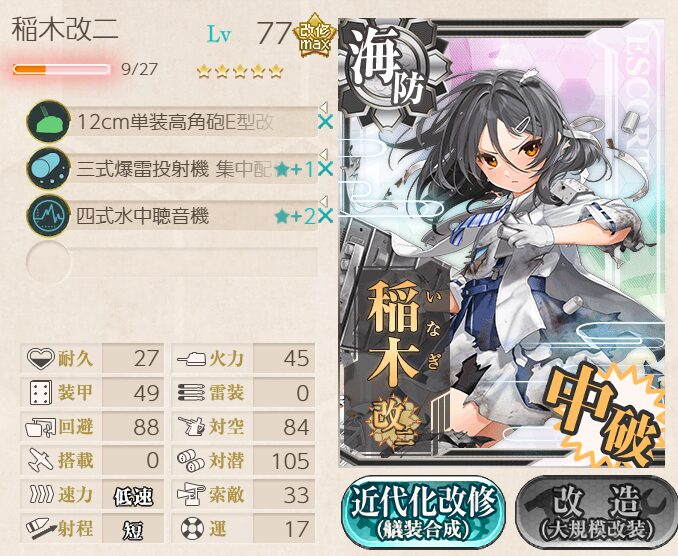Open the 改造 remodel button
Image resolution: width=678 pixels, height=556 pixels.
point(594,512)
